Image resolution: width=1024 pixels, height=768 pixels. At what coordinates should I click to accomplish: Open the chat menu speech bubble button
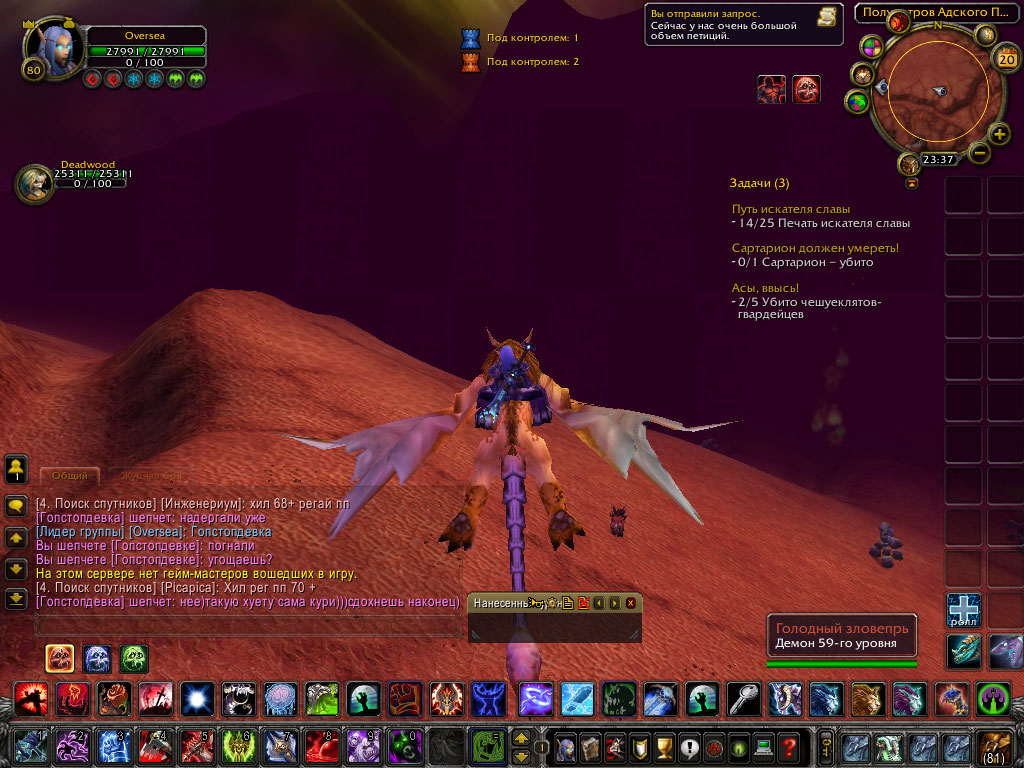pyautogui.click(x=16, y=506)
